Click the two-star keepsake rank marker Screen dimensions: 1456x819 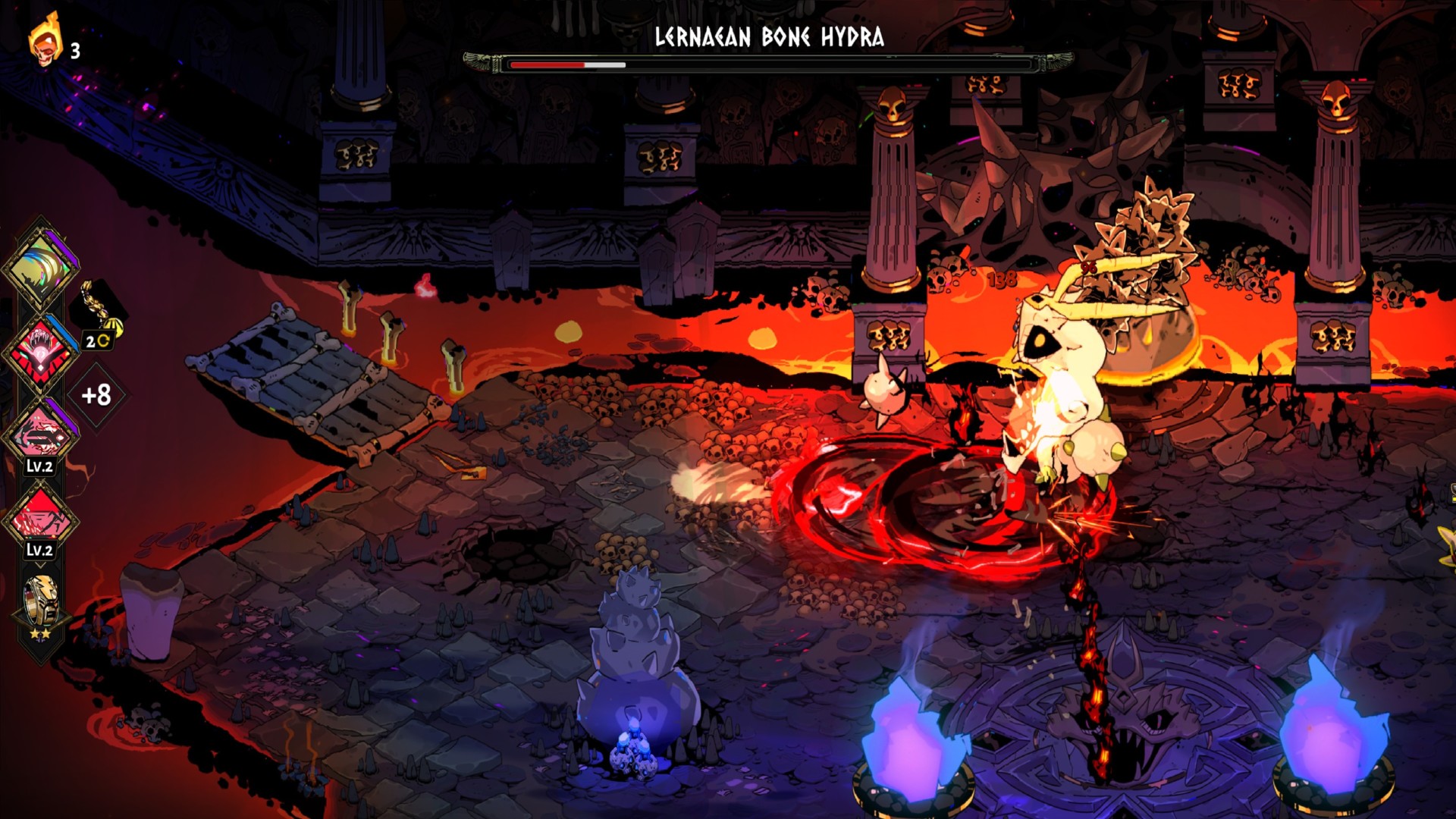42,635
